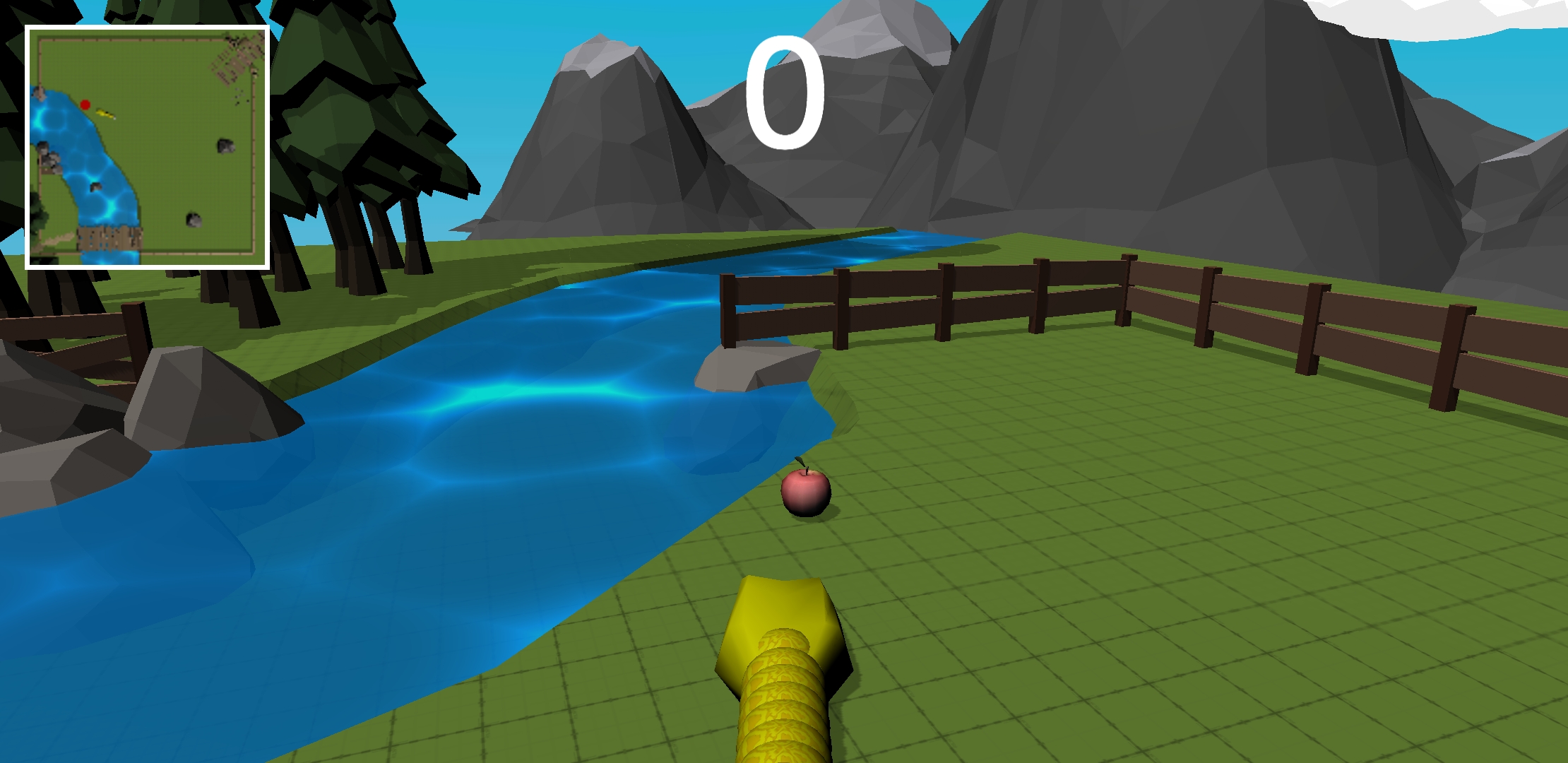Click the small rock sitting in the minimap river
Viewport: 1568px width, 763px height.
pyautogui.click(x=95, y=187)
